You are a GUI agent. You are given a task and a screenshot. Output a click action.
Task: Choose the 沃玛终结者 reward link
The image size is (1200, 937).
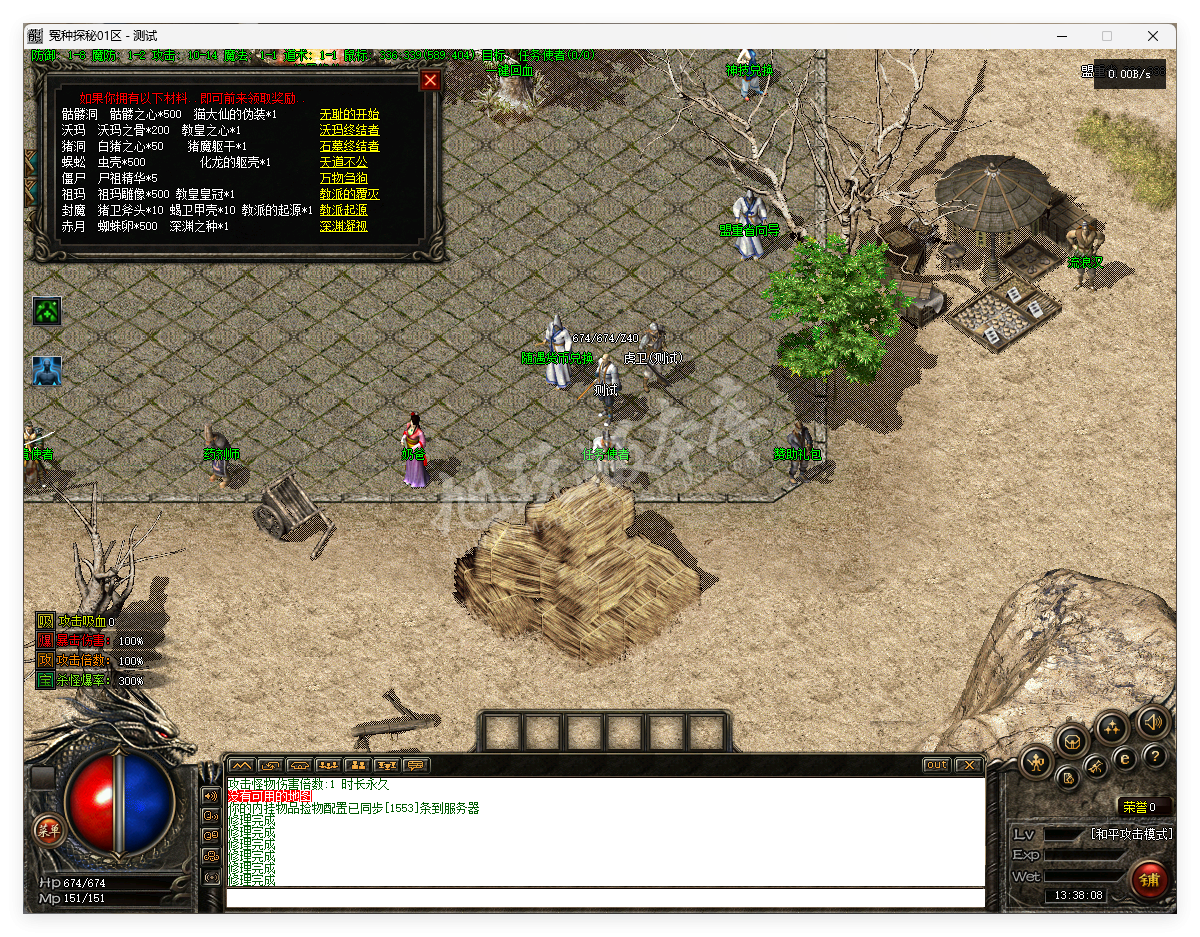point(349,131)
